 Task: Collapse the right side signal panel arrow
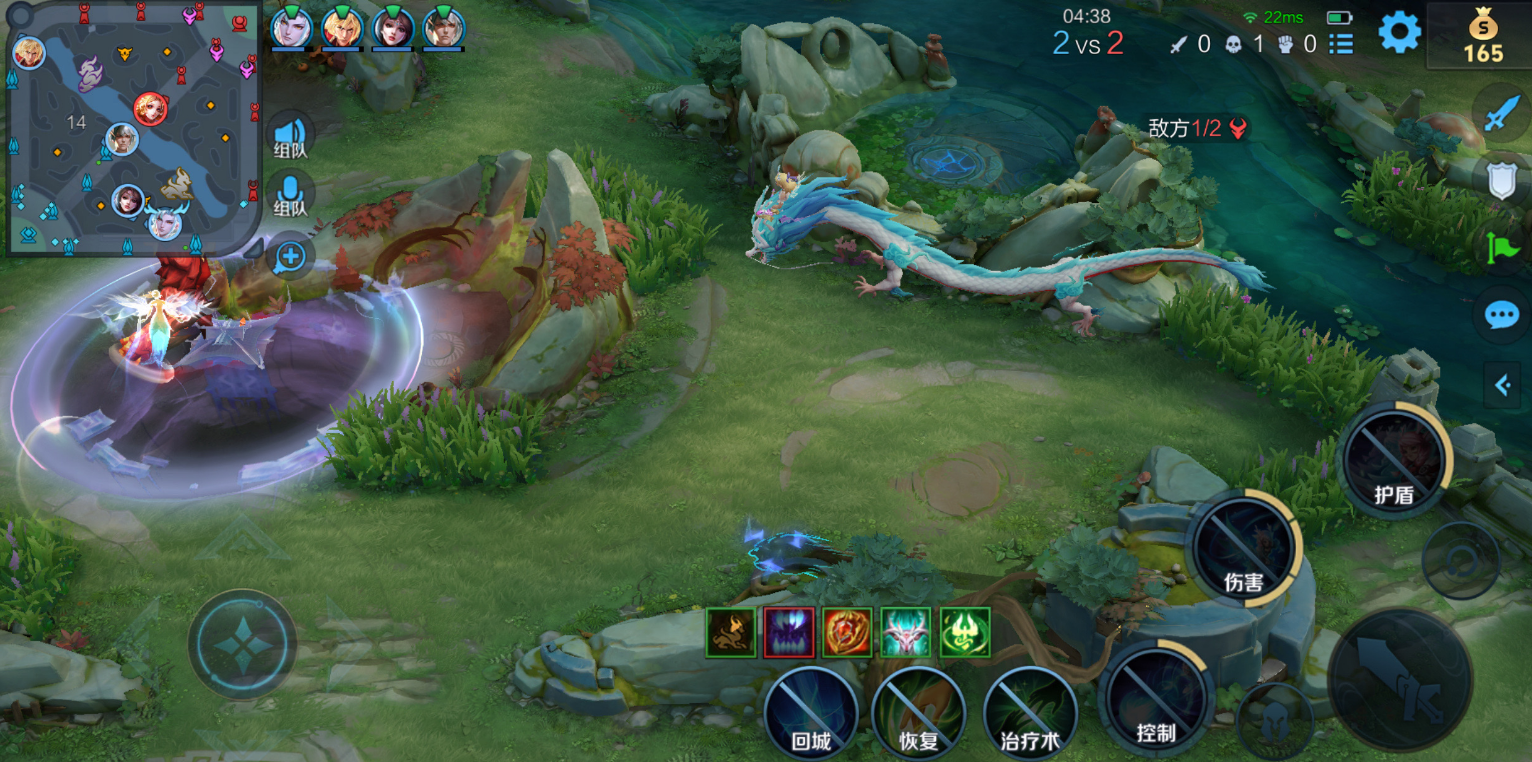pyautogui.click(x=1502, y=385)
